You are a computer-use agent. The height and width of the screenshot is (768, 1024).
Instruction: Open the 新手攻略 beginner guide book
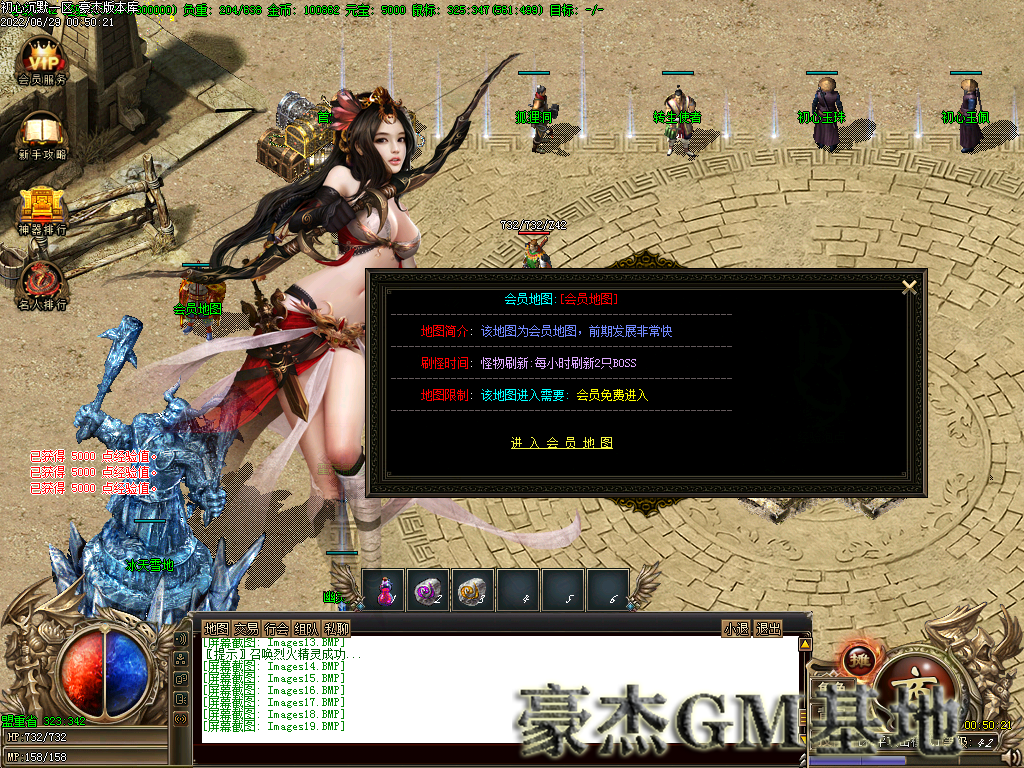pos(42,133)
